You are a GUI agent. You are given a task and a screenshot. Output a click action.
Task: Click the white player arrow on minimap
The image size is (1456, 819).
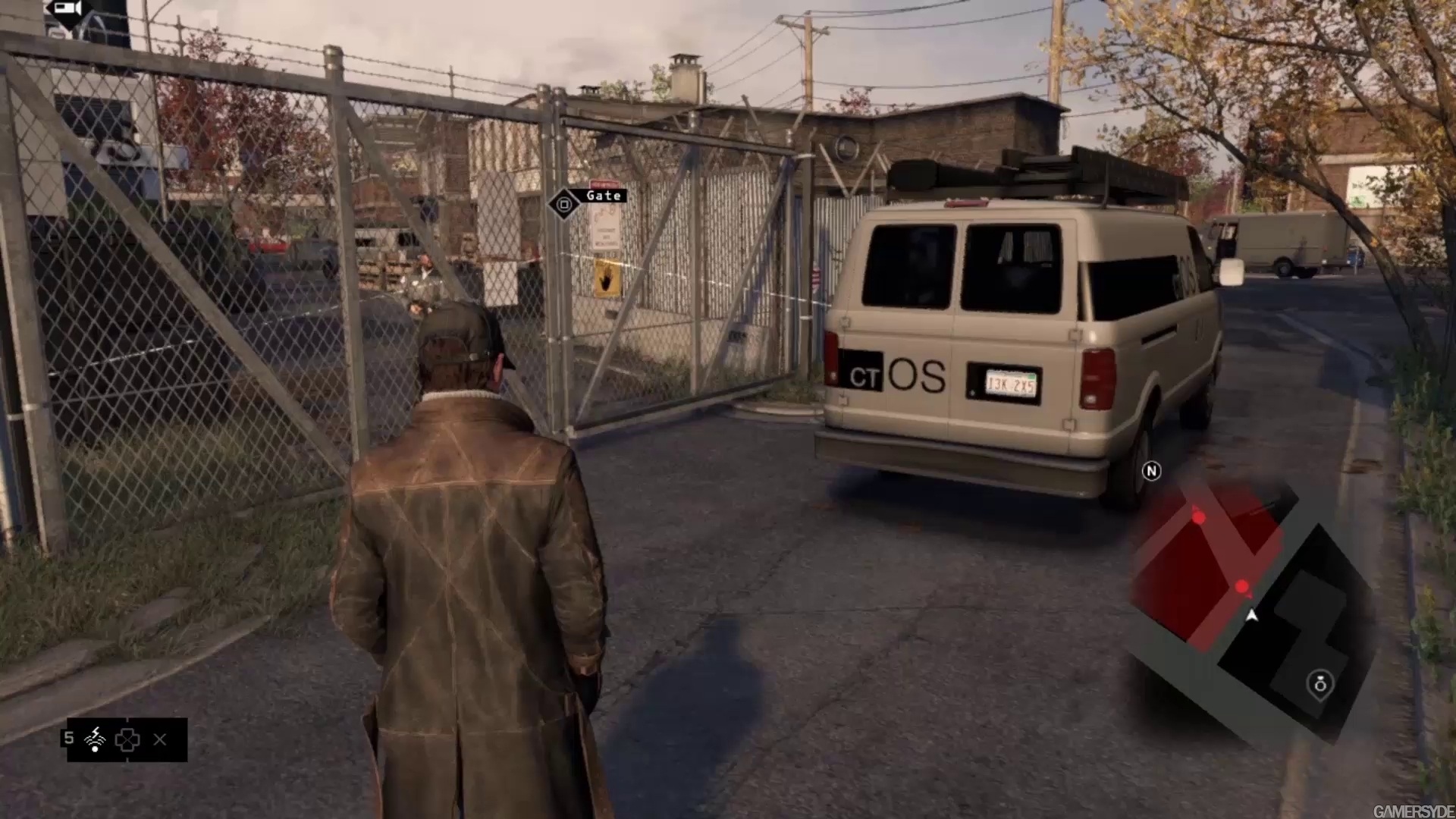1251,616
